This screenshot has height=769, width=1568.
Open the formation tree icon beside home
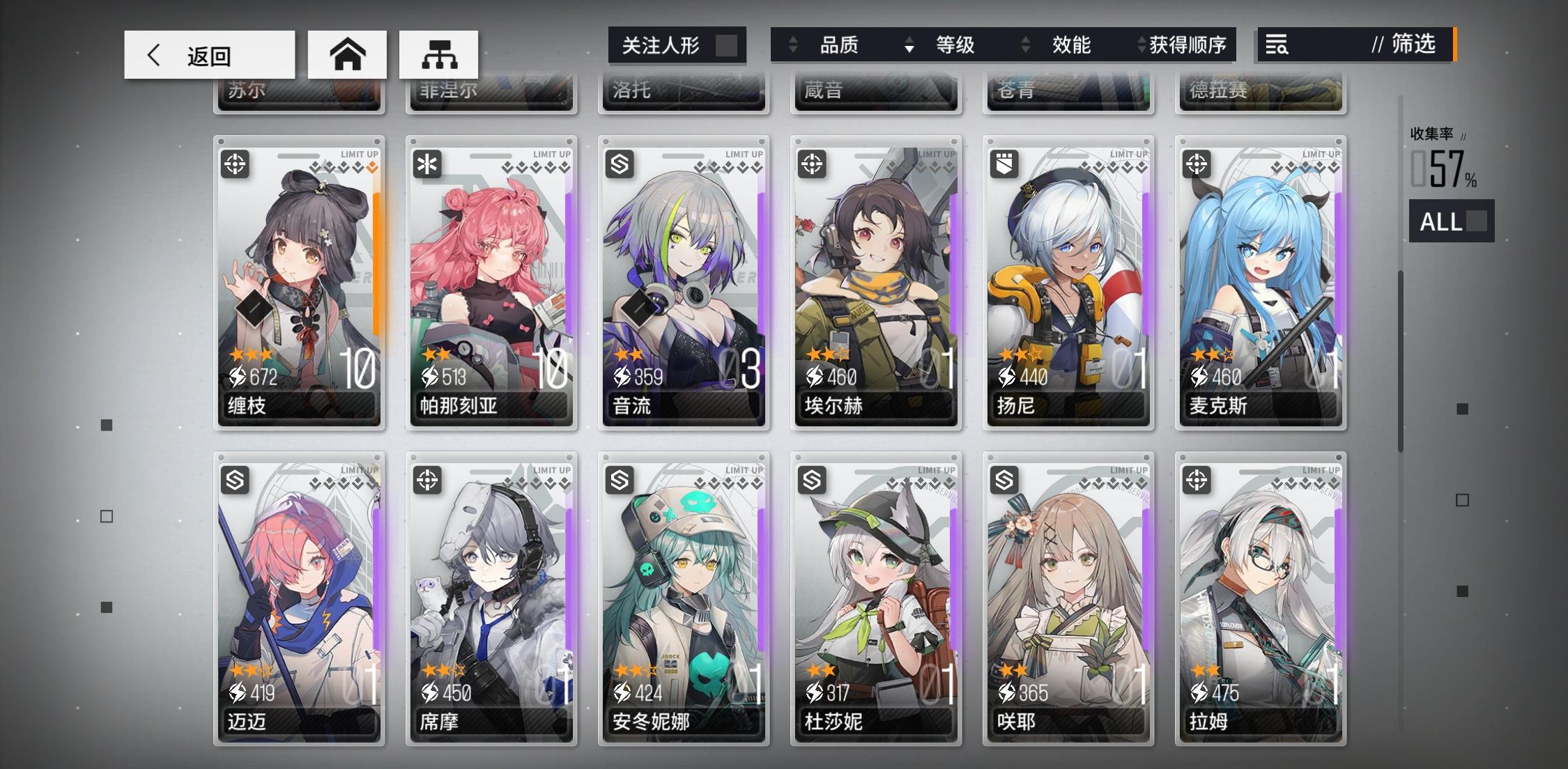[439, 54]
